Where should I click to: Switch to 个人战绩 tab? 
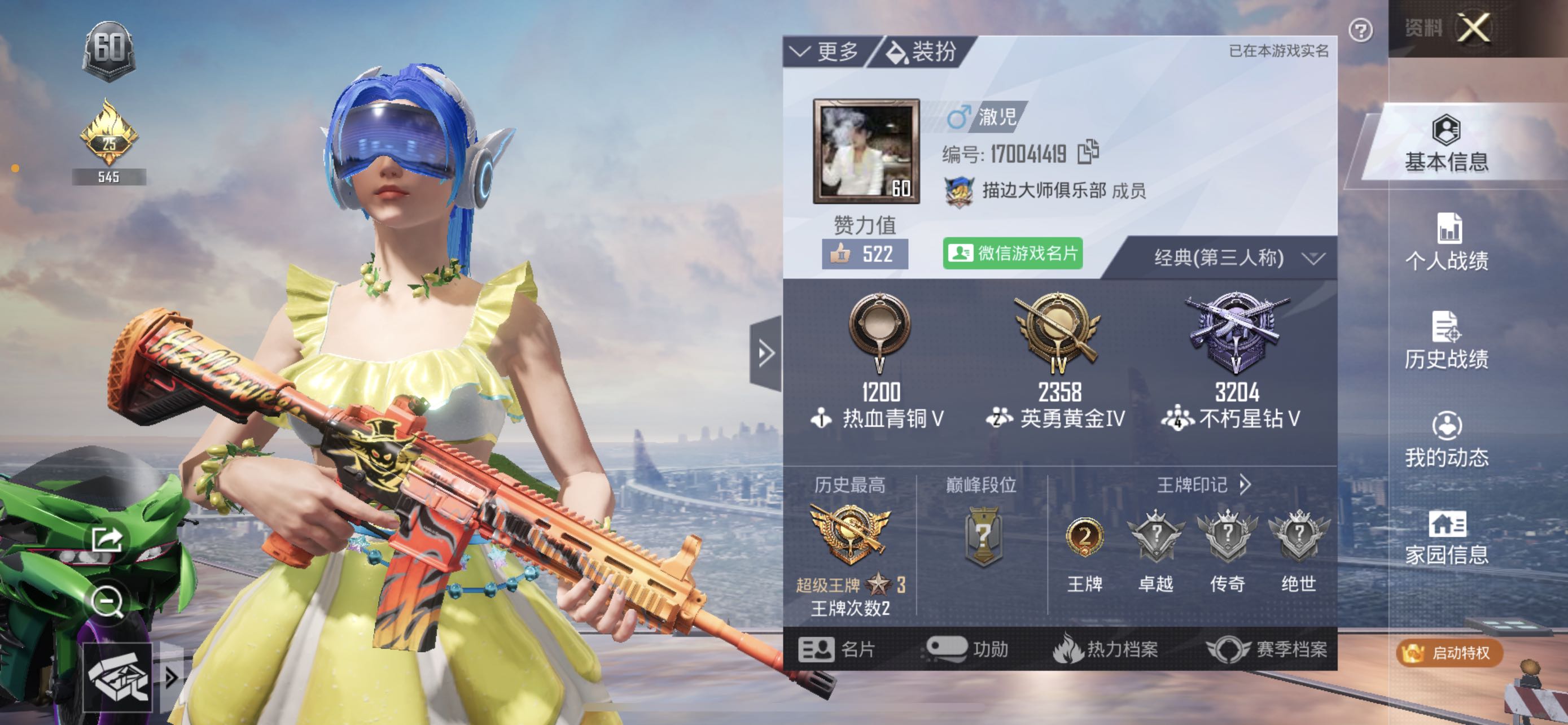pos(1446,243)
